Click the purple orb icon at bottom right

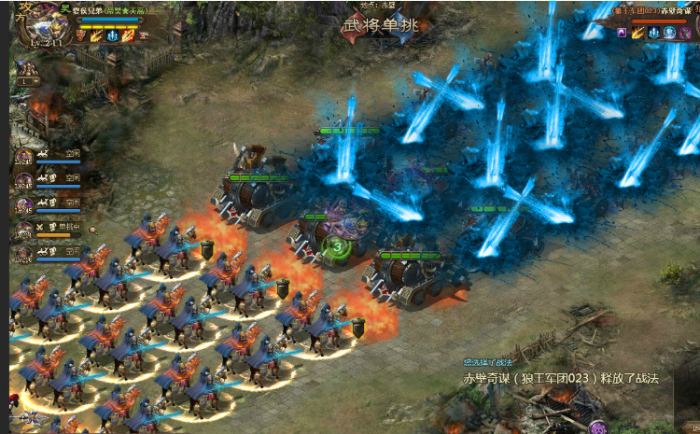pos(598,427)
